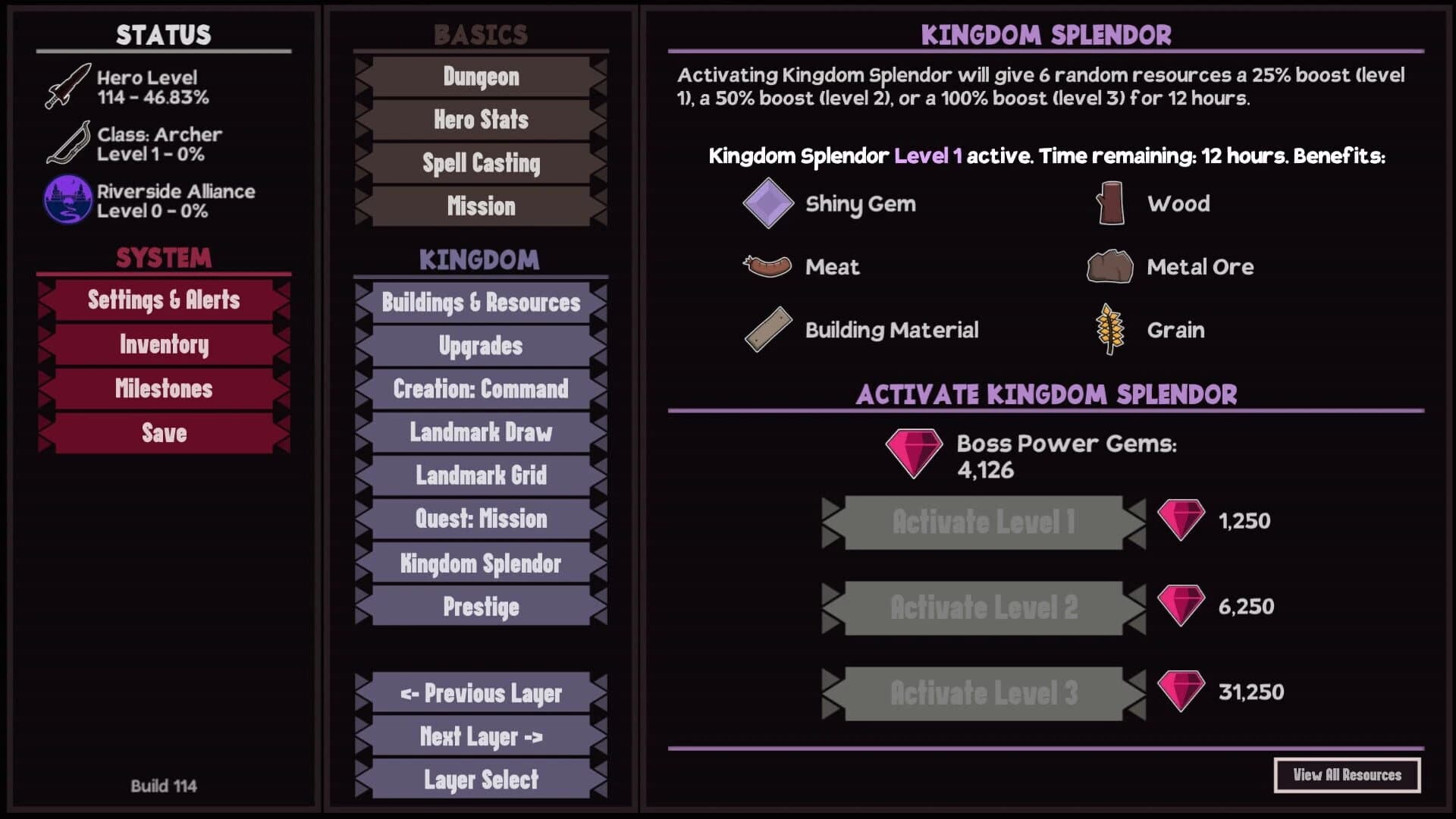Click the Metal Ore rock icon
This screenshot has height=819, width=1456.
[x=1107, y=266]
